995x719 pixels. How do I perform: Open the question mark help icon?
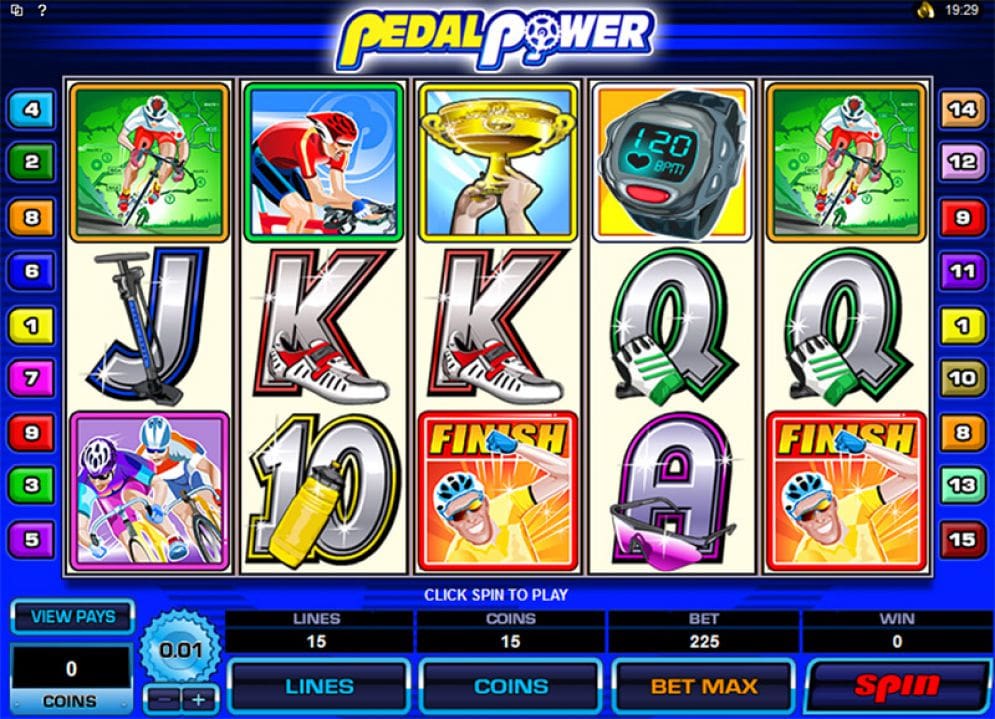point(41,11)
